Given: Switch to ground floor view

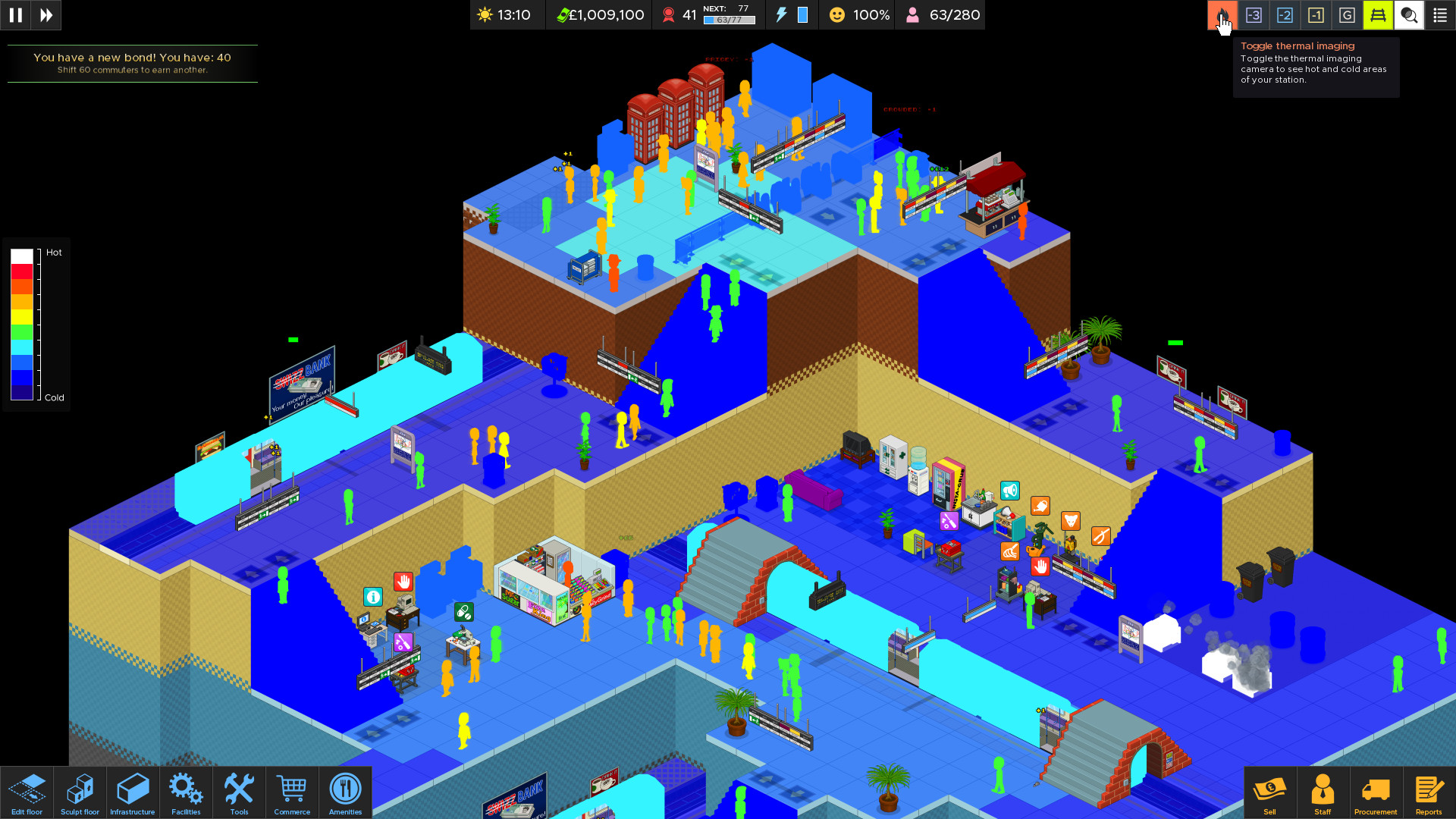Looking at the screenshot, I should 1348,15.
